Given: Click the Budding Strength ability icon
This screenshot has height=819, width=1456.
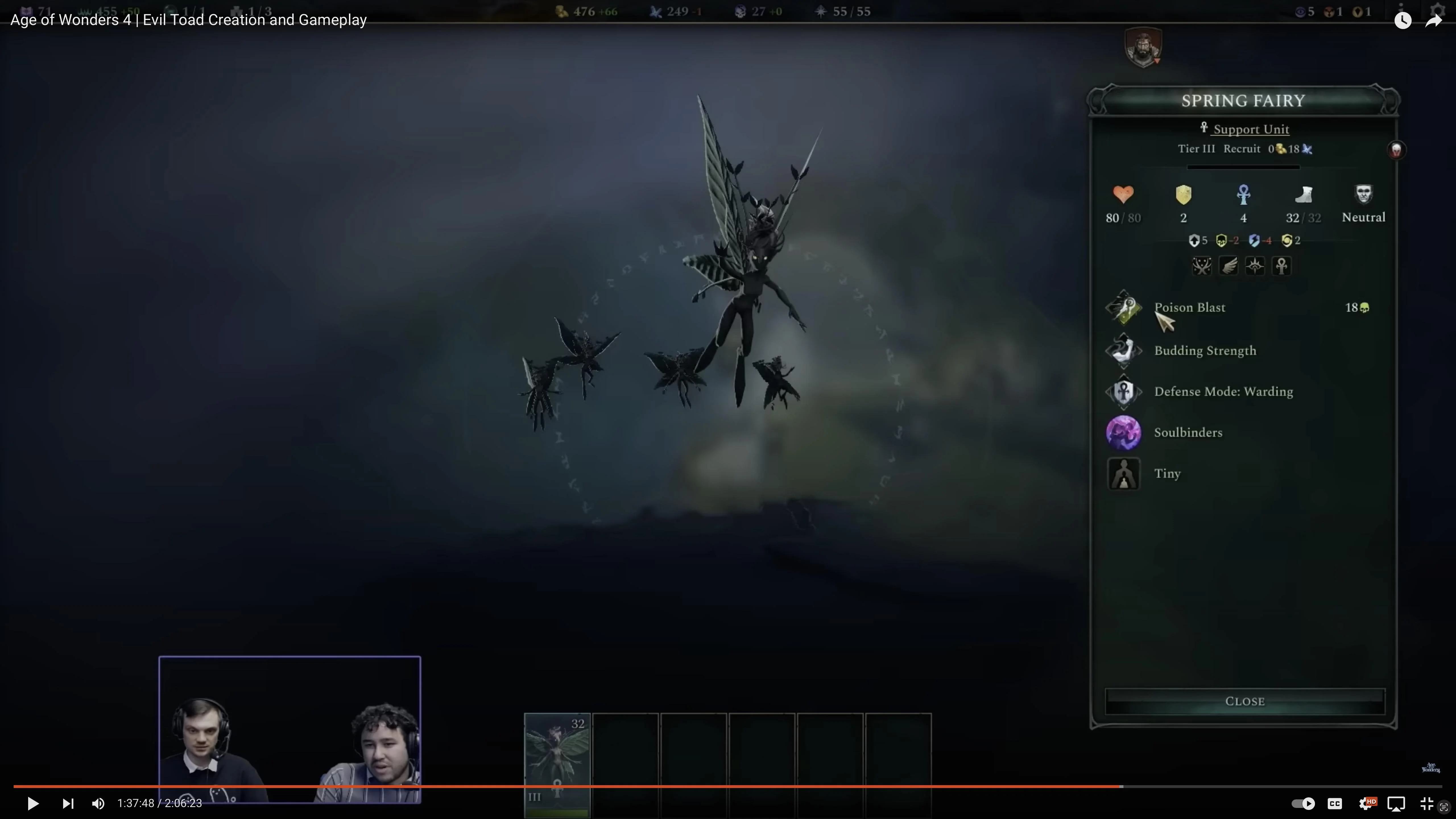Looking at the screenshot, I should coord(1124,350).
